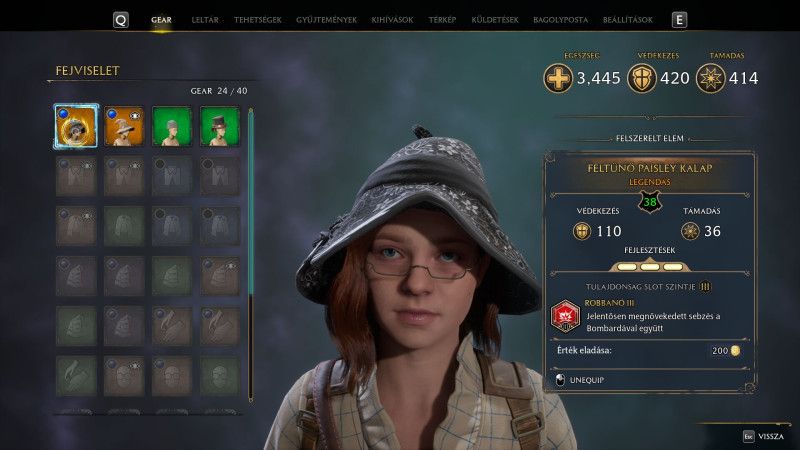Select the green top hat slot

coord(220,126)
